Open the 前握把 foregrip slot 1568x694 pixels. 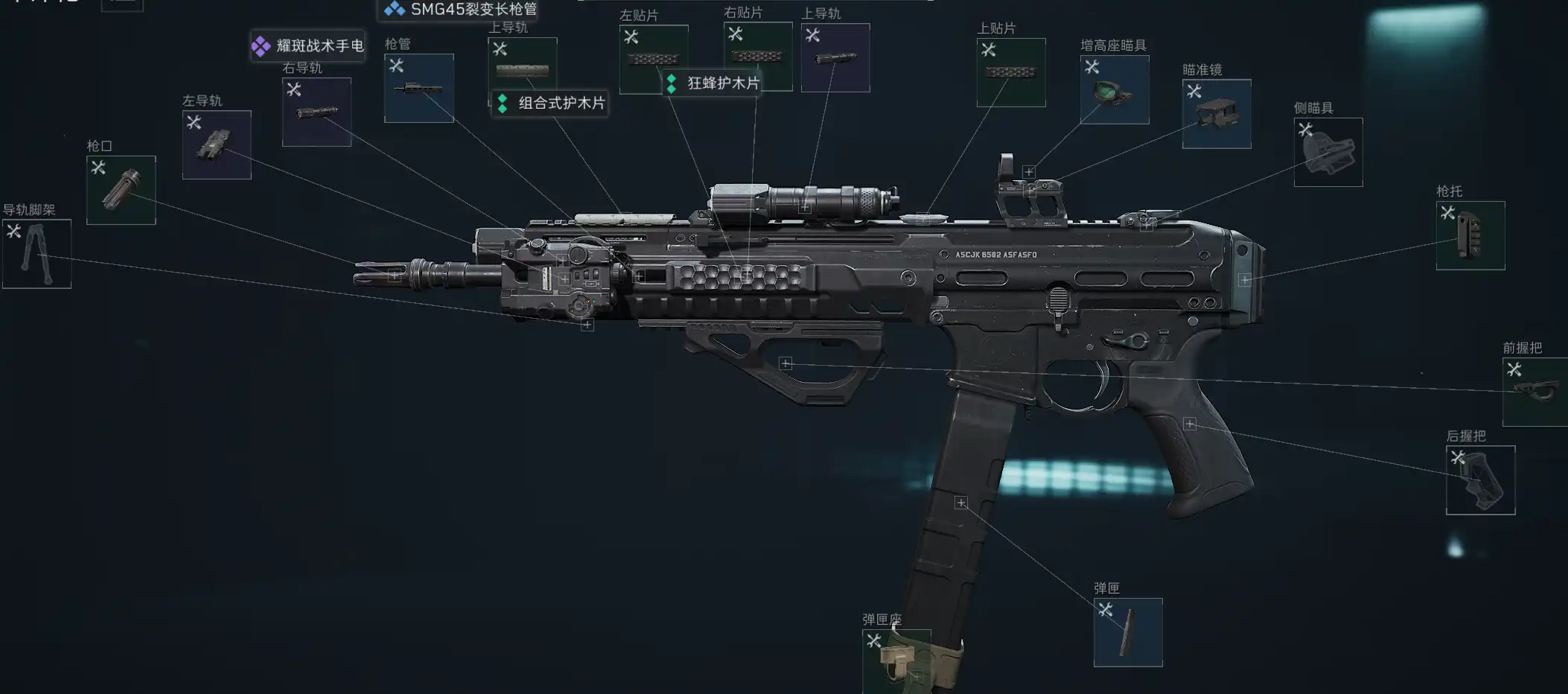click(x=1534, y=392)
